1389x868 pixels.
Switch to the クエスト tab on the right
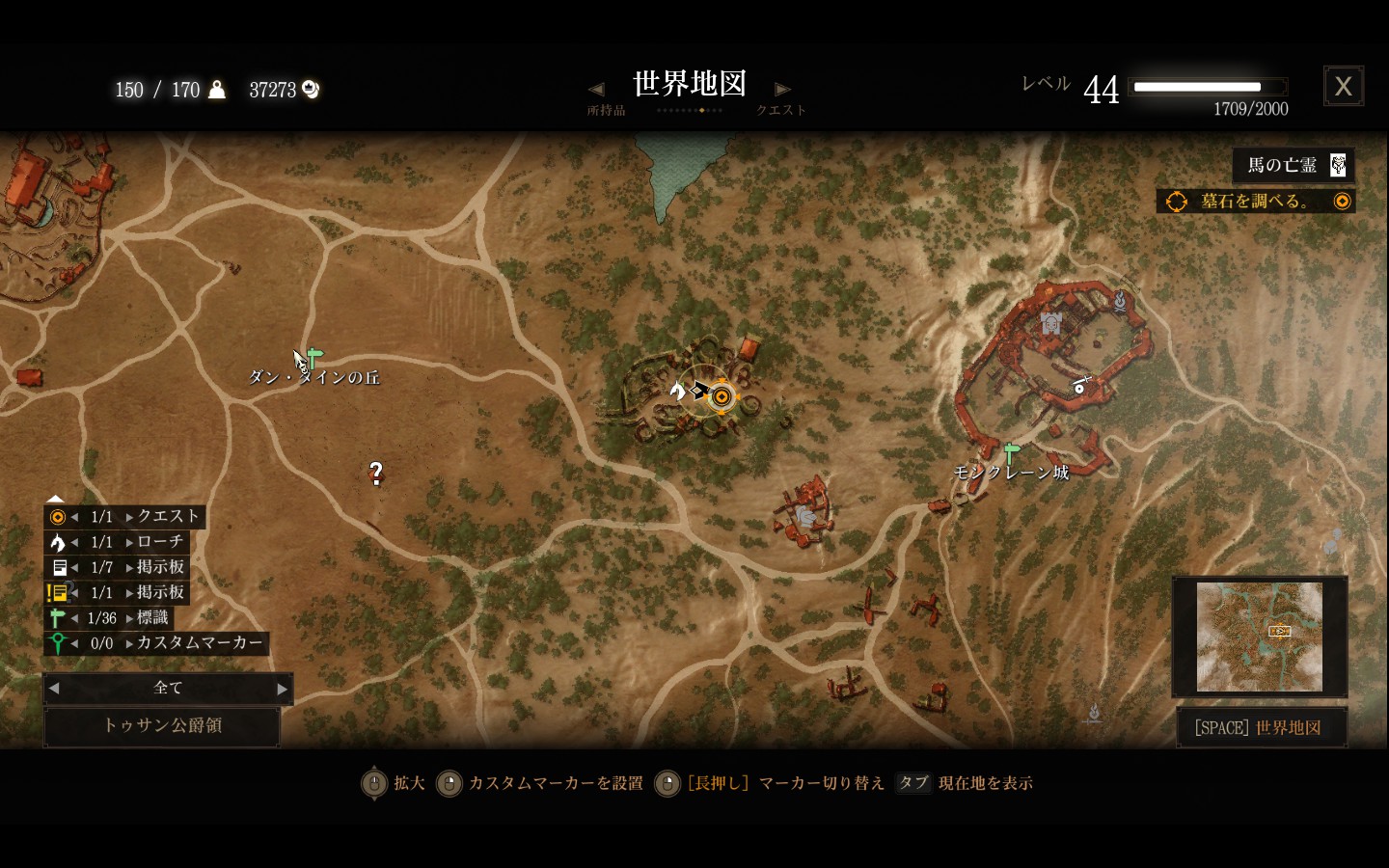[781, 110]
